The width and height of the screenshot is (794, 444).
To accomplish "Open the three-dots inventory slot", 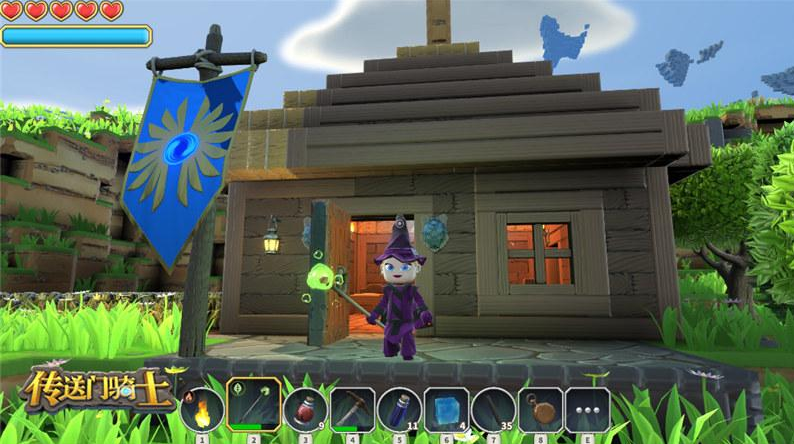I will coord(587,410).
